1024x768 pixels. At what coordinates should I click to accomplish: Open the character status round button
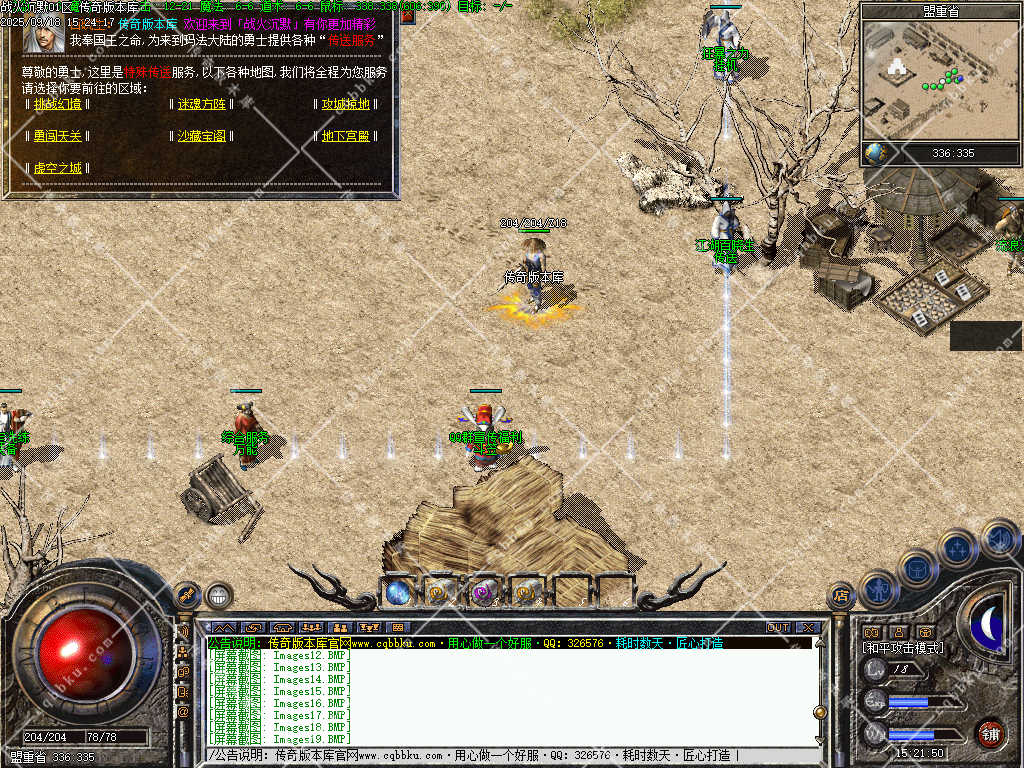point(879,589)
